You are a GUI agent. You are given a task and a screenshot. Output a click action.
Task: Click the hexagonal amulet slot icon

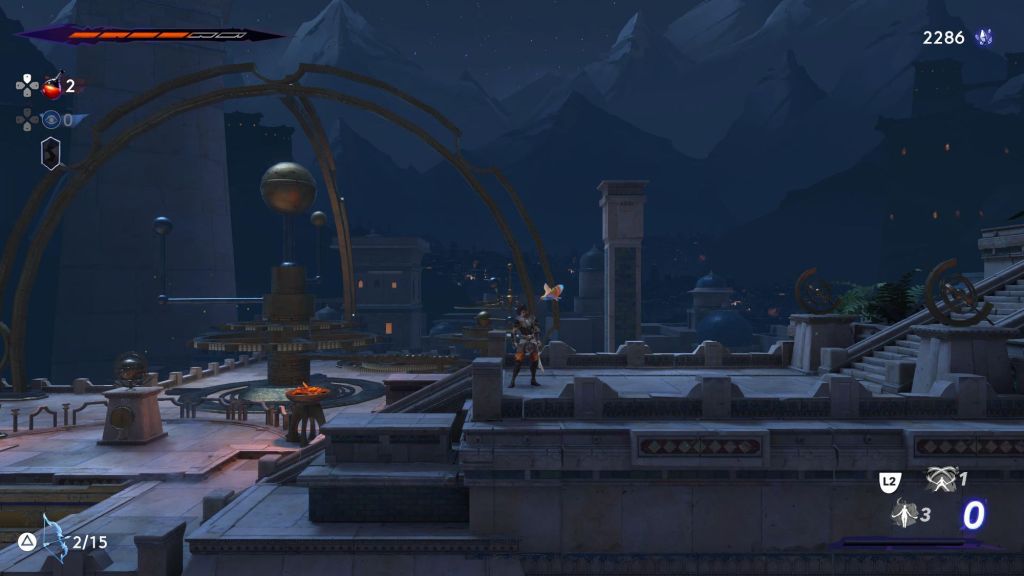(50, 153)
